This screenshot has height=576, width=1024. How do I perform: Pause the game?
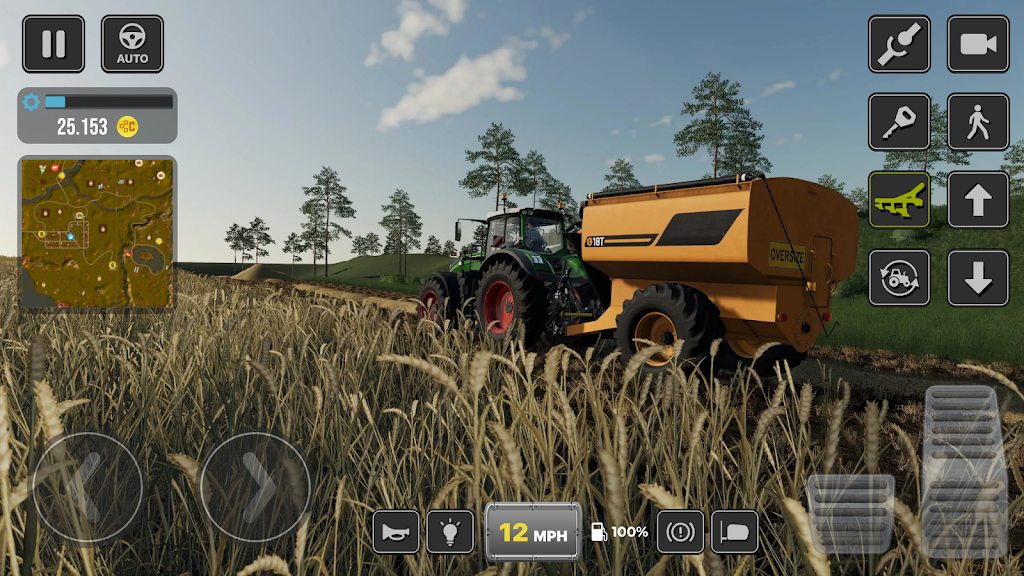click(x=53, y=44)
